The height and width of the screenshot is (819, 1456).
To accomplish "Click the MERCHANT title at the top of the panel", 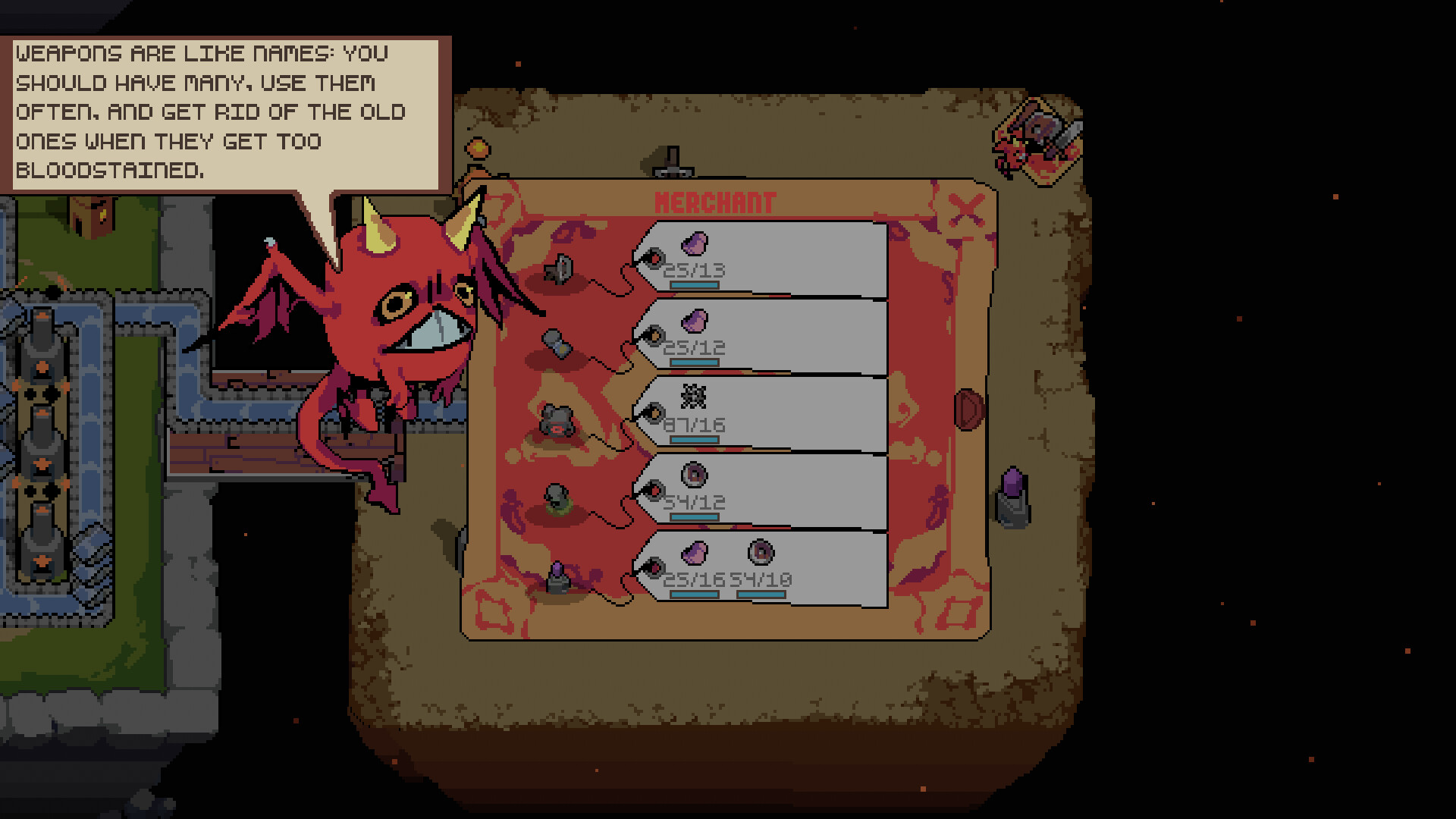I will point(716,202).
